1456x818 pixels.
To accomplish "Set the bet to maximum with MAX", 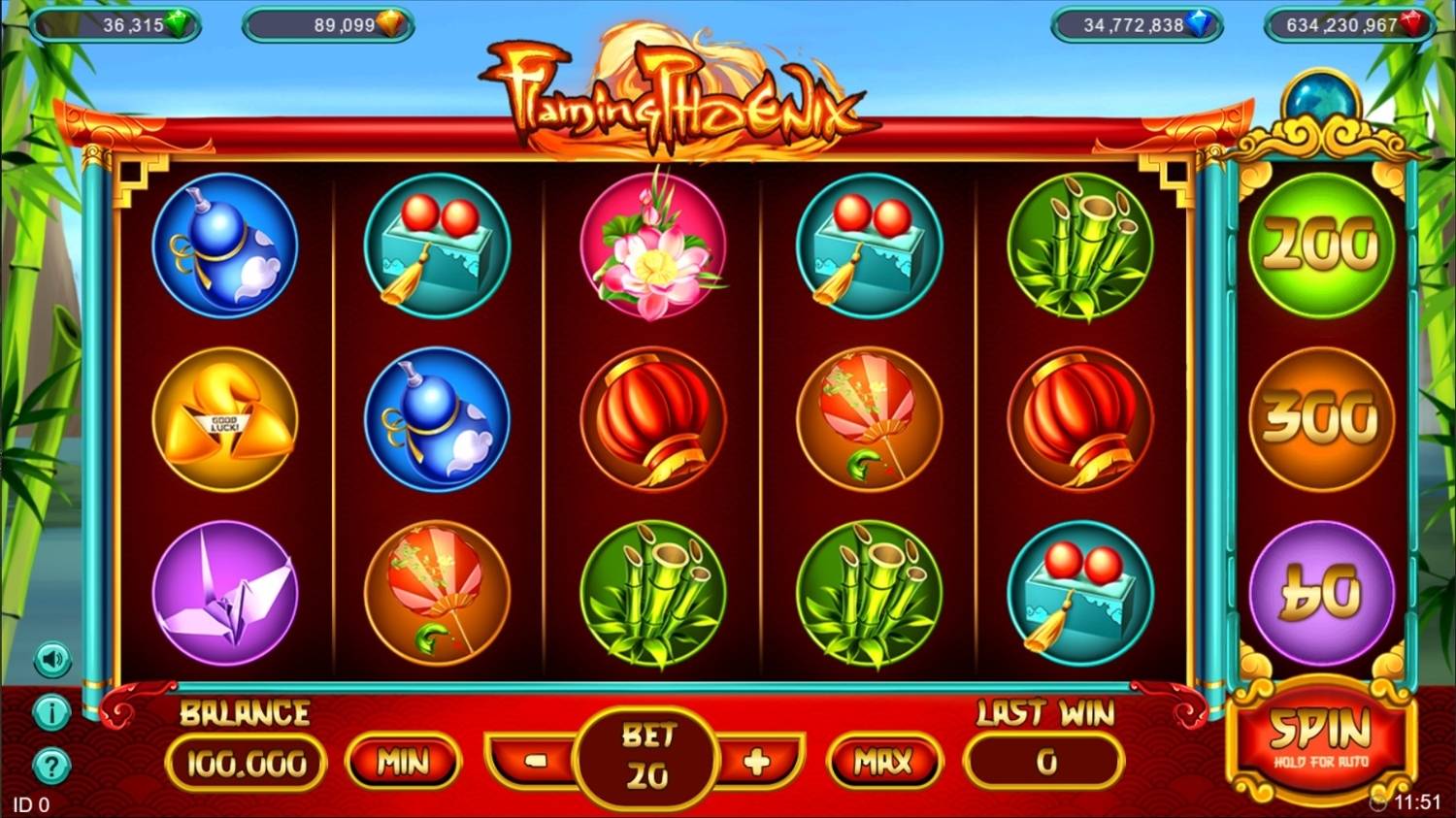I will pyautogui.click(x=883, y=762).
